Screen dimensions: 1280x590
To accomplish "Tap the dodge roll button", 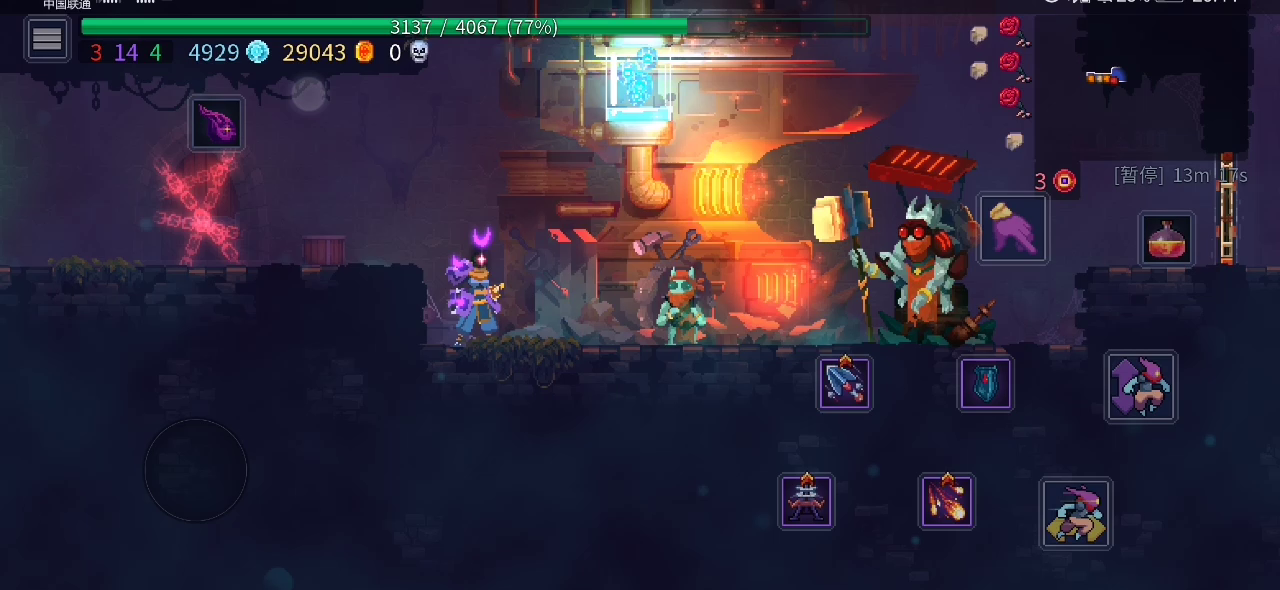I will (1075, 513).
